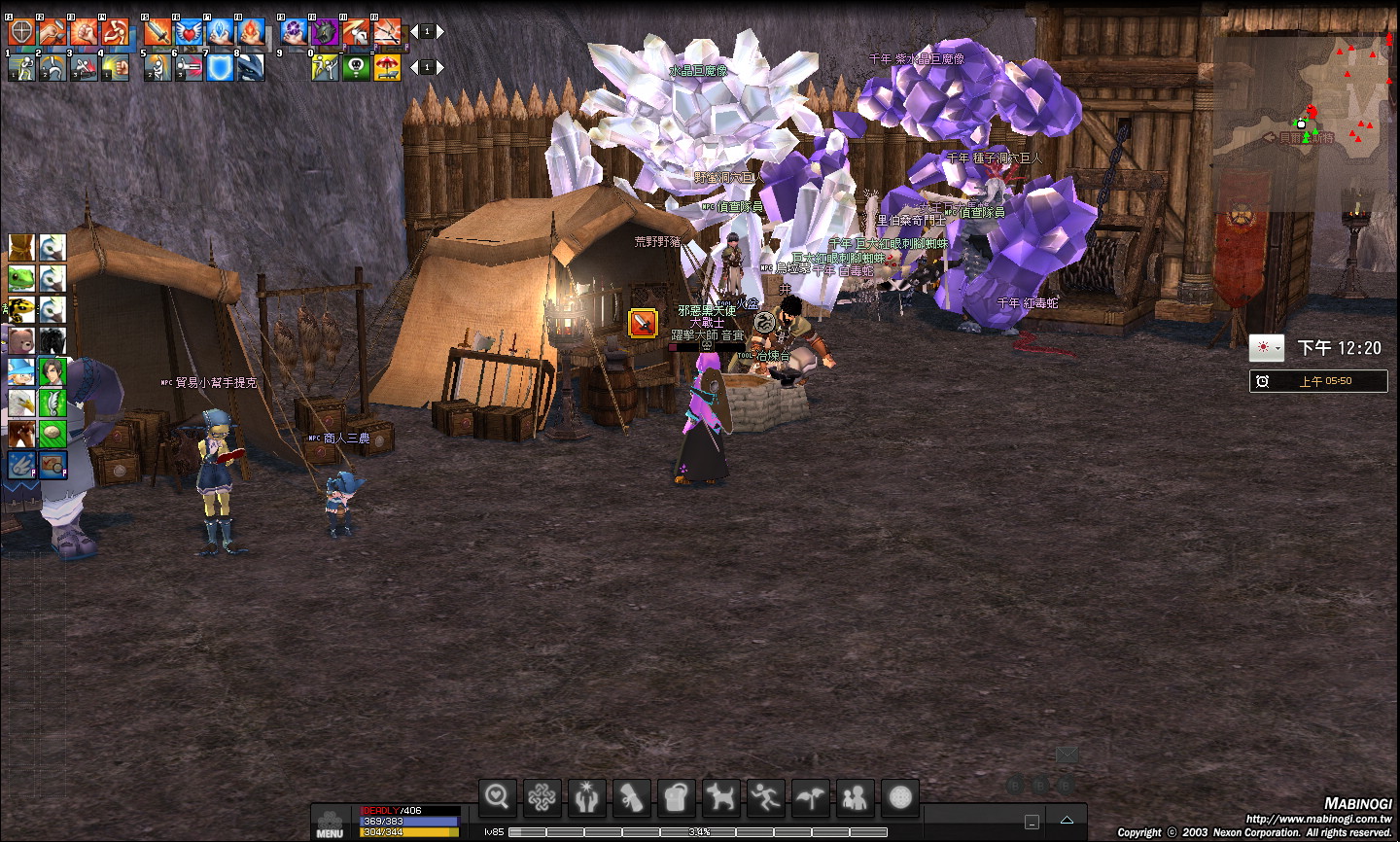Use the sword attack skill on F5
Viewport: 1400px width, 842px height.
click(157, 33)
